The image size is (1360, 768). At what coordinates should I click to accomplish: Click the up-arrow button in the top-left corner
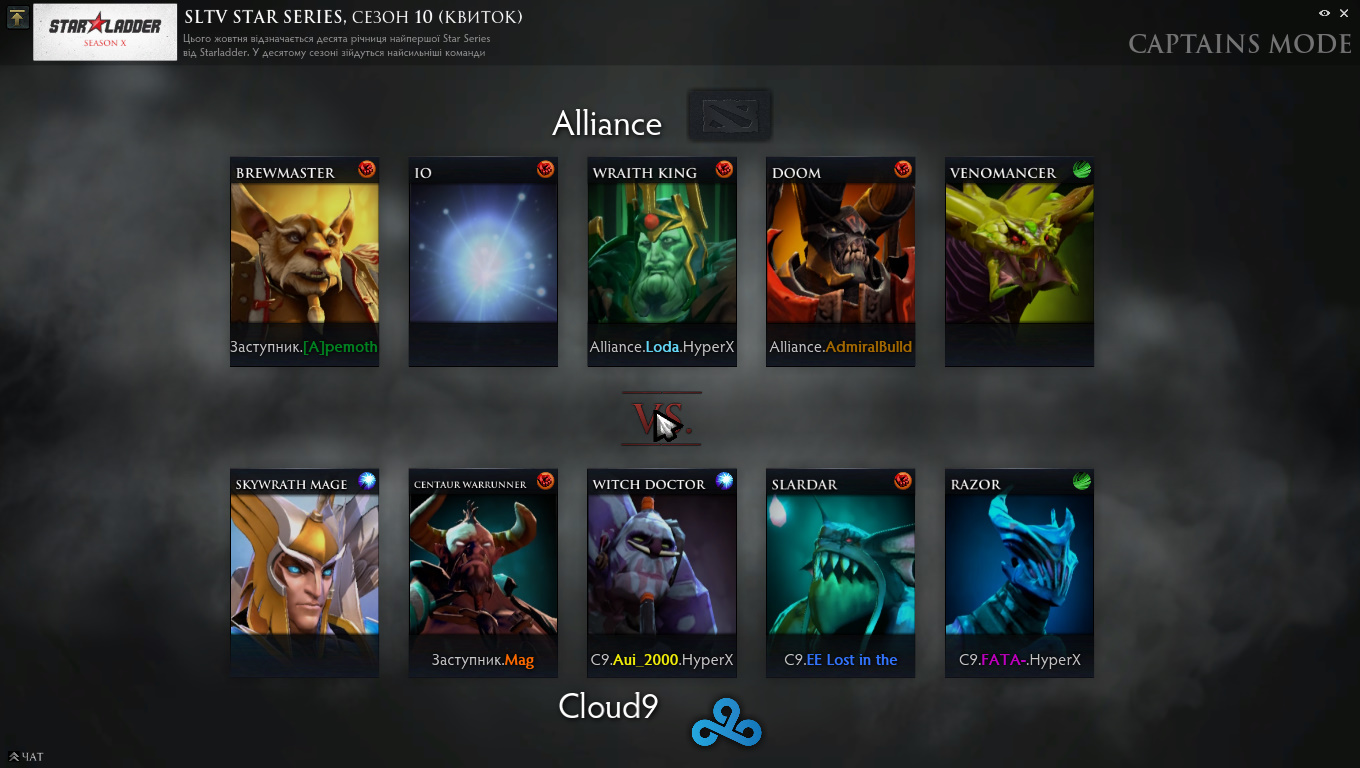coord(17,18)
